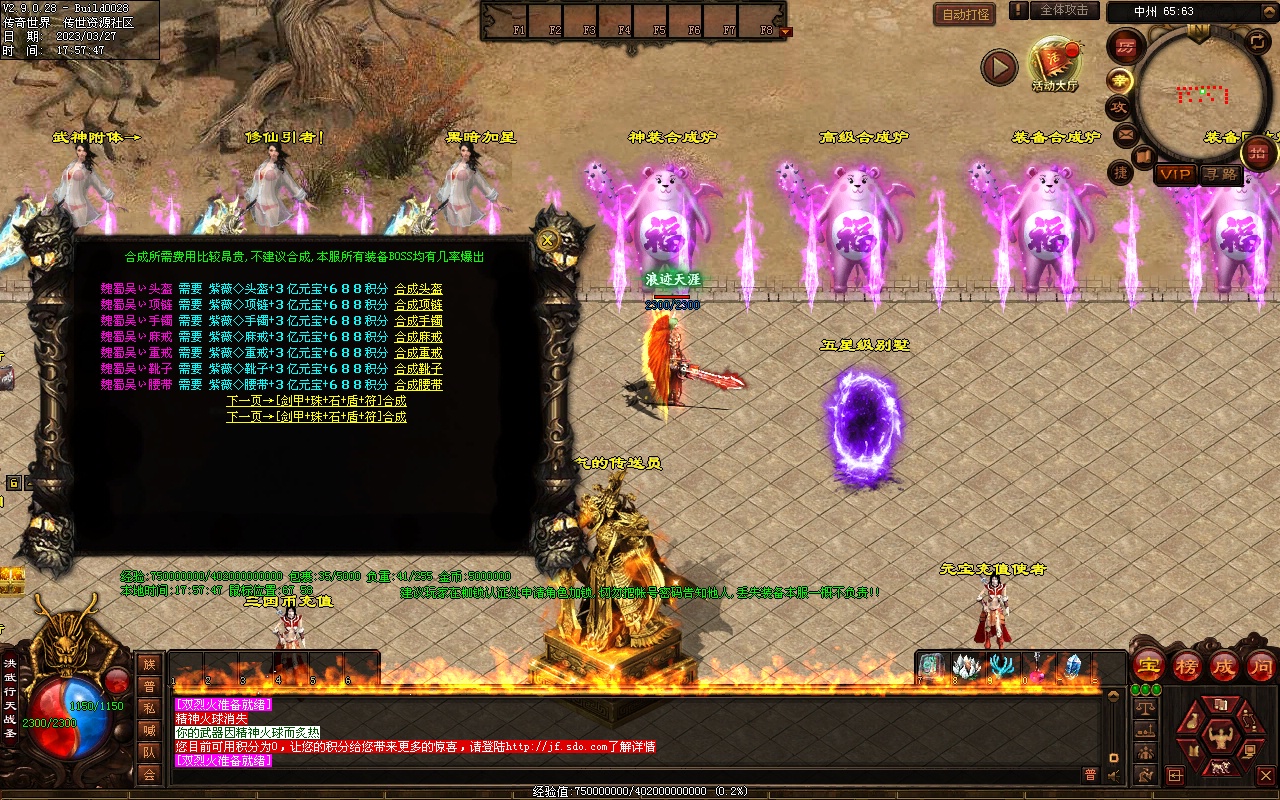Image resolution: width=1280 pixels, height=800 pixels.
Task: Show the 榜 rankings button
Action: coord(1186,665)
